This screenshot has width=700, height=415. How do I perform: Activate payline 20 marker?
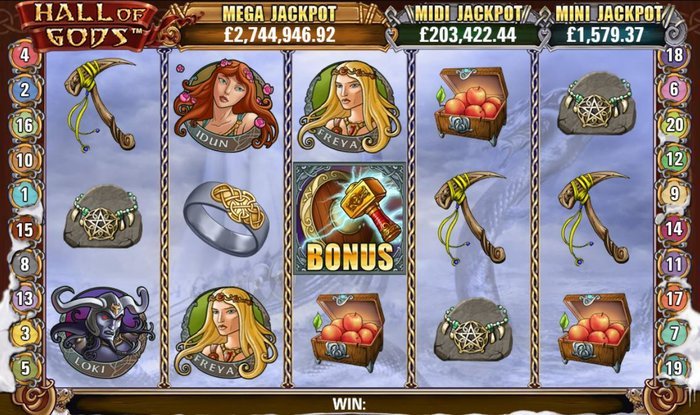(675, 125)
